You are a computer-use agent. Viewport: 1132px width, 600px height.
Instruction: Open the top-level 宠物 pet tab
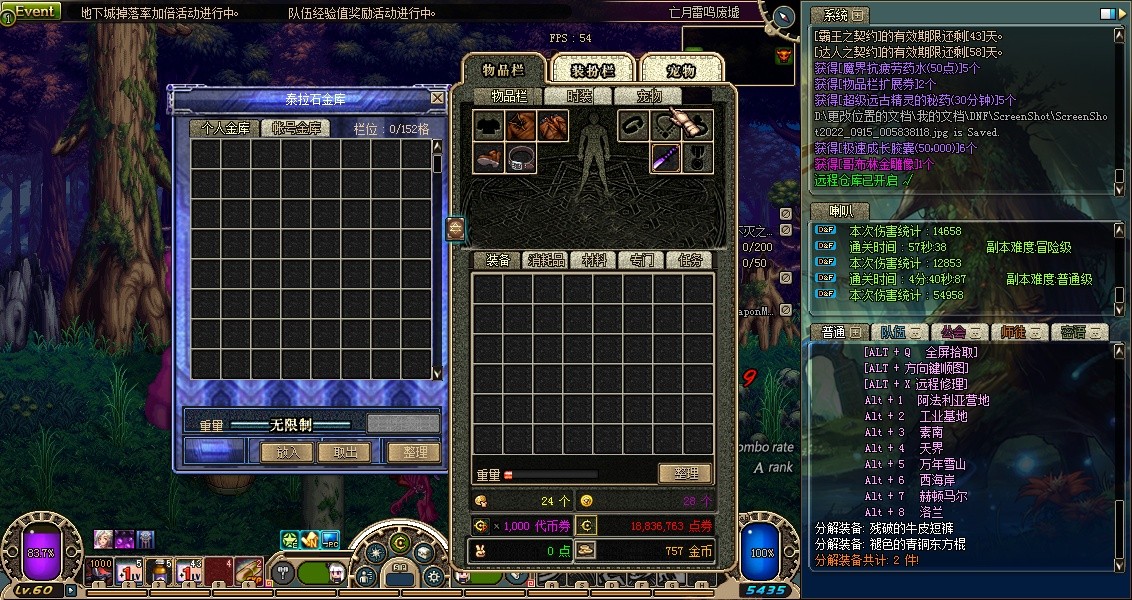tap(680, 70)
